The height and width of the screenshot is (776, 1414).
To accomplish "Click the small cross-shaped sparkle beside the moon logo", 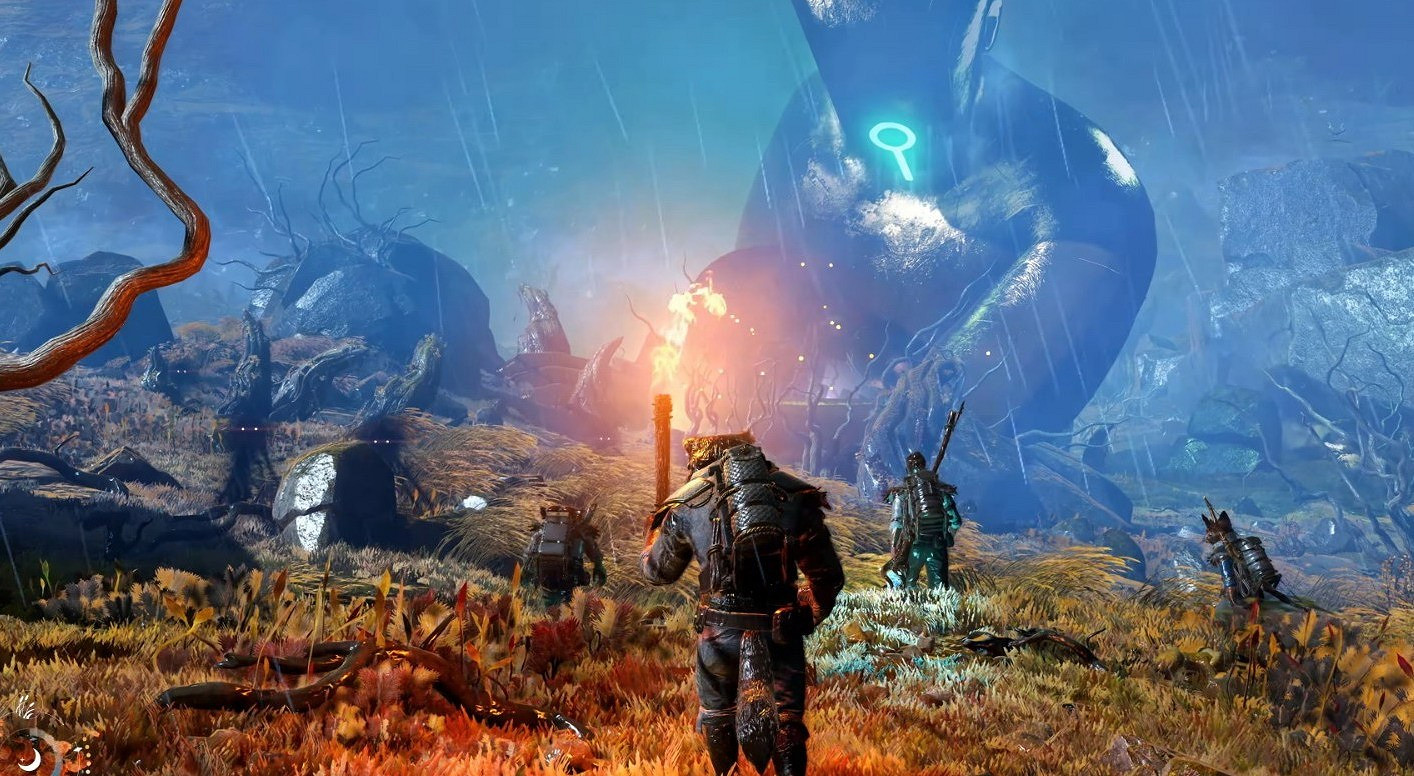I will point(22,759).
